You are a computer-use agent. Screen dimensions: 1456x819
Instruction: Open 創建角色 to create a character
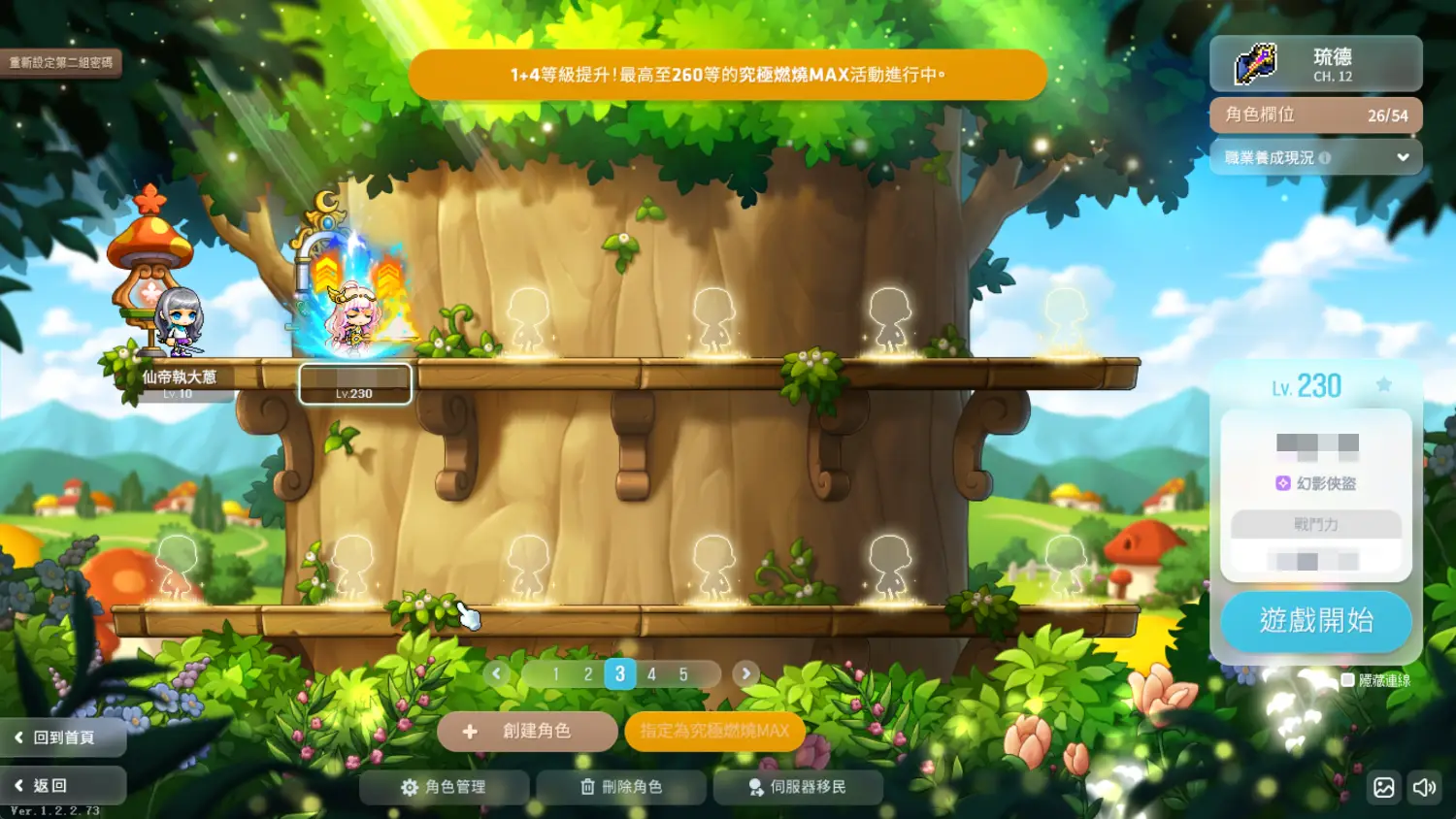527,732
